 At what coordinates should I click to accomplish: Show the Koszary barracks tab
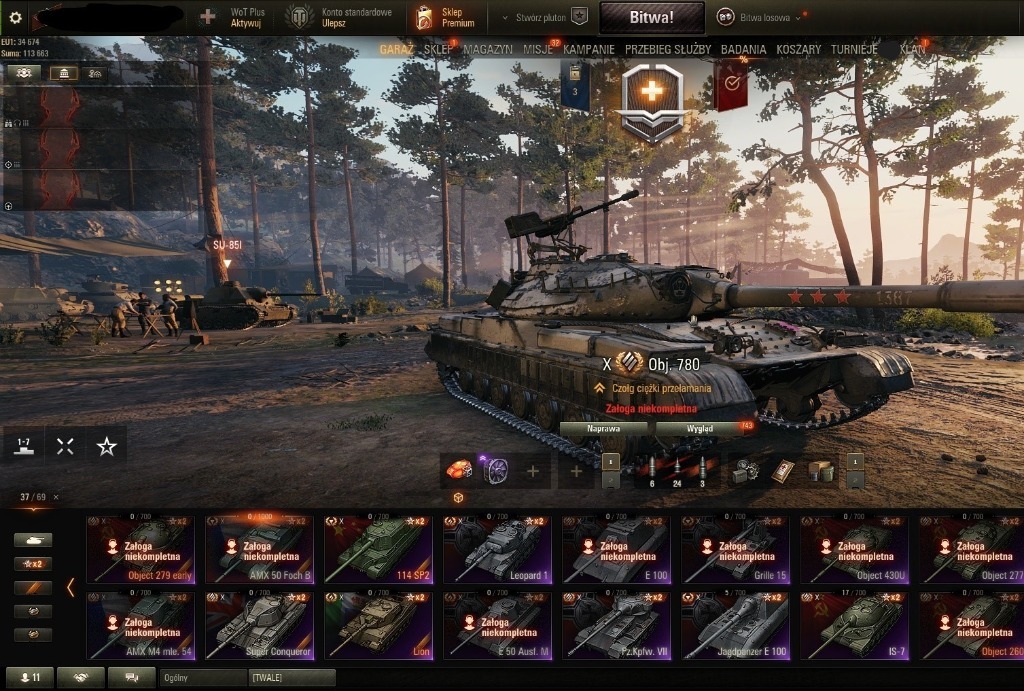[x=798, y=49]
